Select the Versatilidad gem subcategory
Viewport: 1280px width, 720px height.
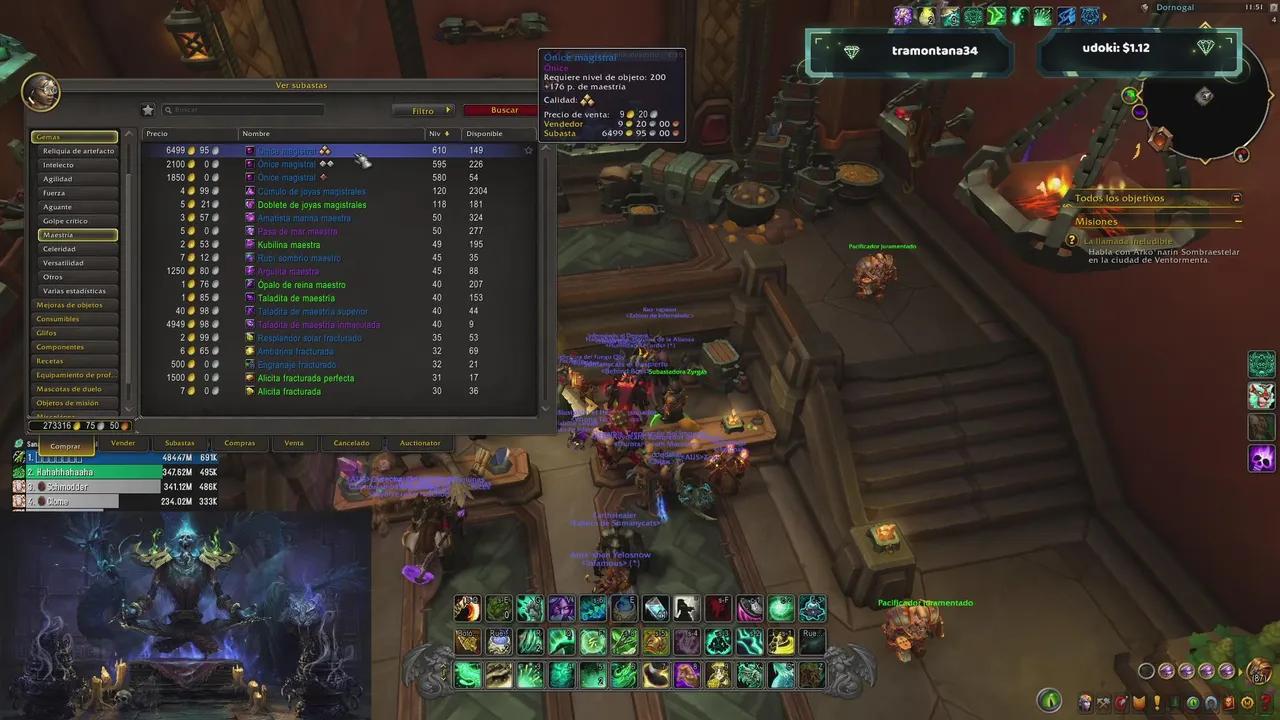coord(63,263)
